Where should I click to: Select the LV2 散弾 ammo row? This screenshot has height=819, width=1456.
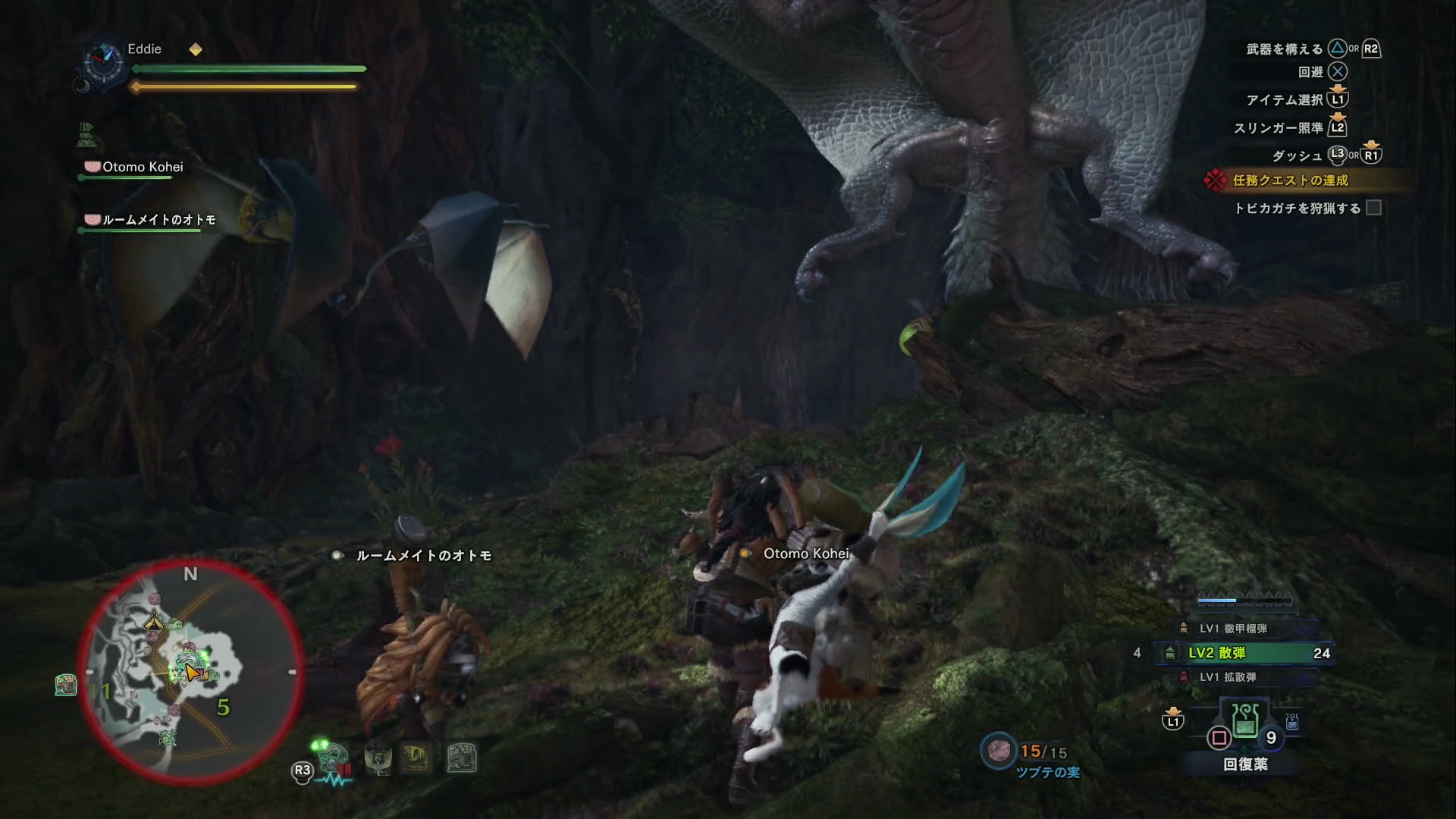pyautogui.click(x=1244, y=653)
